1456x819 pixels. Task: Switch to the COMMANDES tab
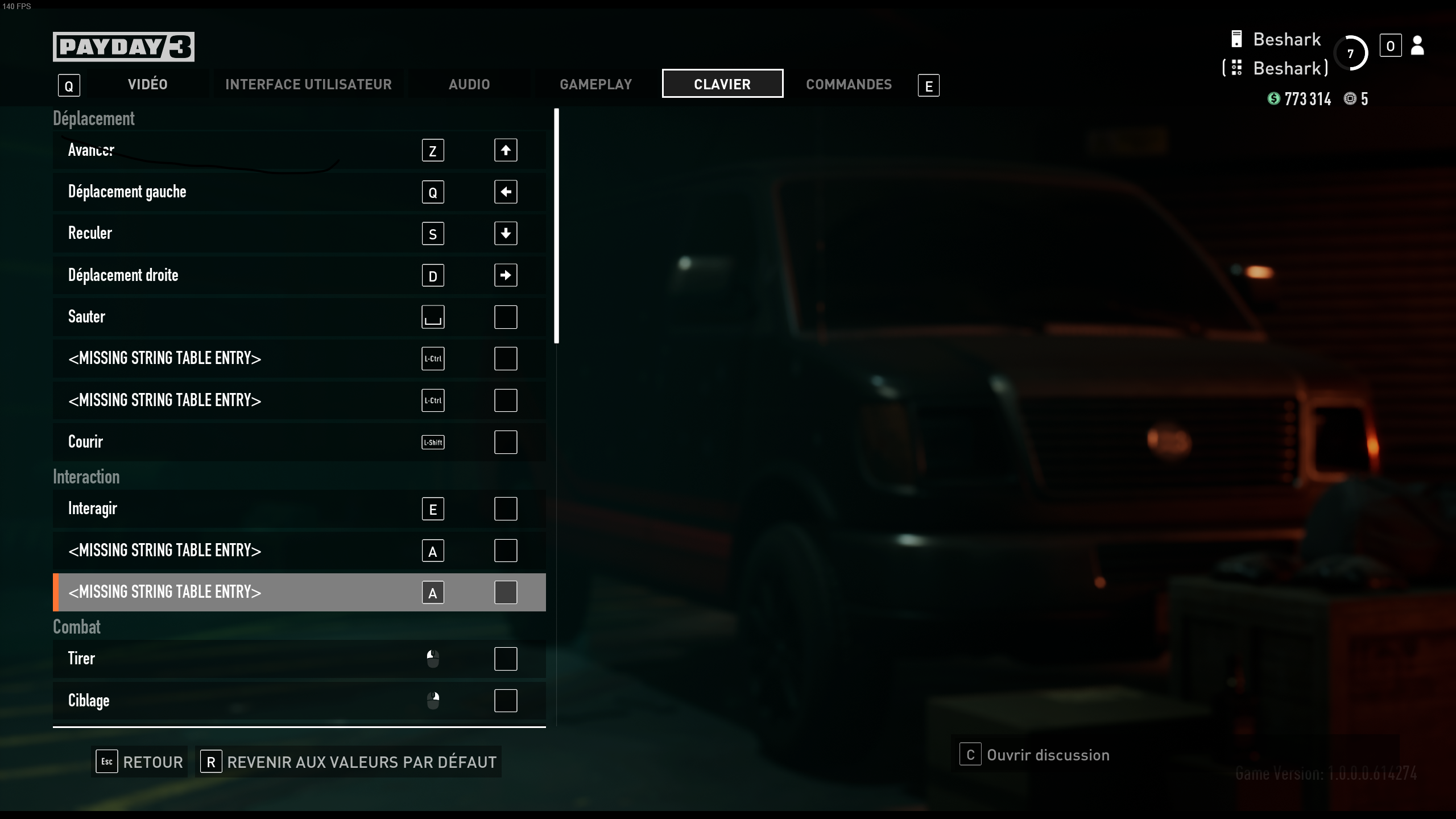click(848, 84)
